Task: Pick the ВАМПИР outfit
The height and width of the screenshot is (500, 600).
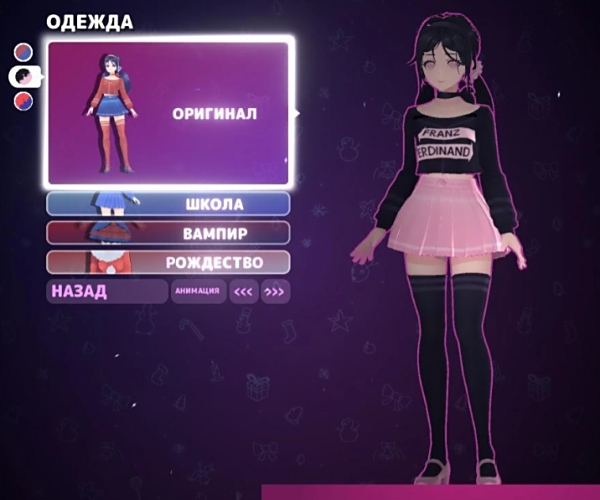Action: pos(168,233)
